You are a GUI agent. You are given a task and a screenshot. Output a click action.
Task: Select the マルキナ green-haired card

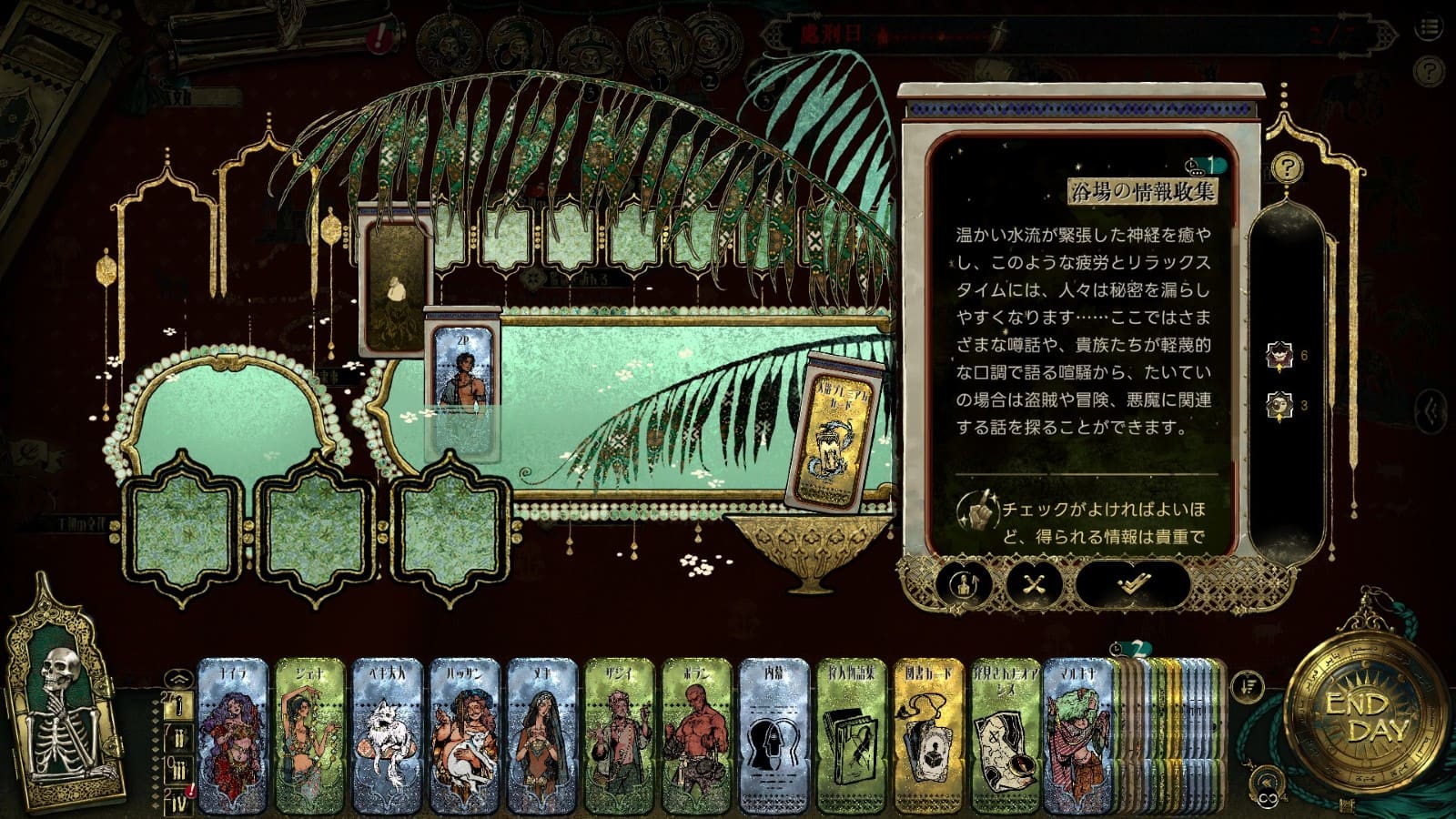[1078, 735]
